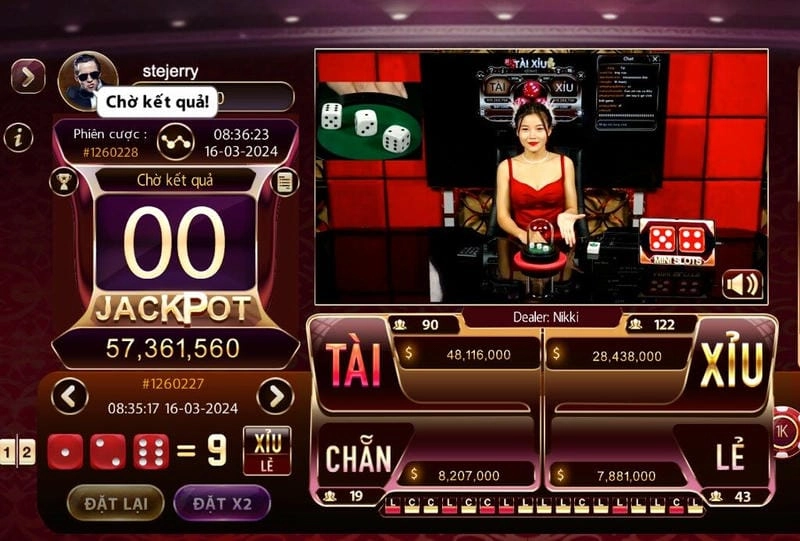
Task: Open the info icon panel
Action: point(18,138)
